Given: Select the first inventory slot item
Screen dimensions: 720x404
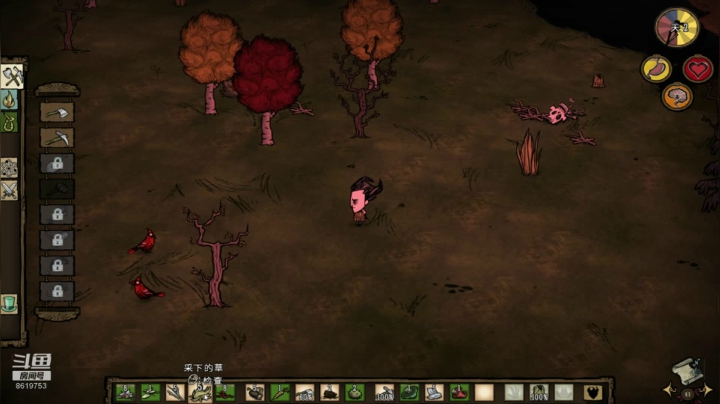Looking at the screenshot, I should click(x=125, y=392).
